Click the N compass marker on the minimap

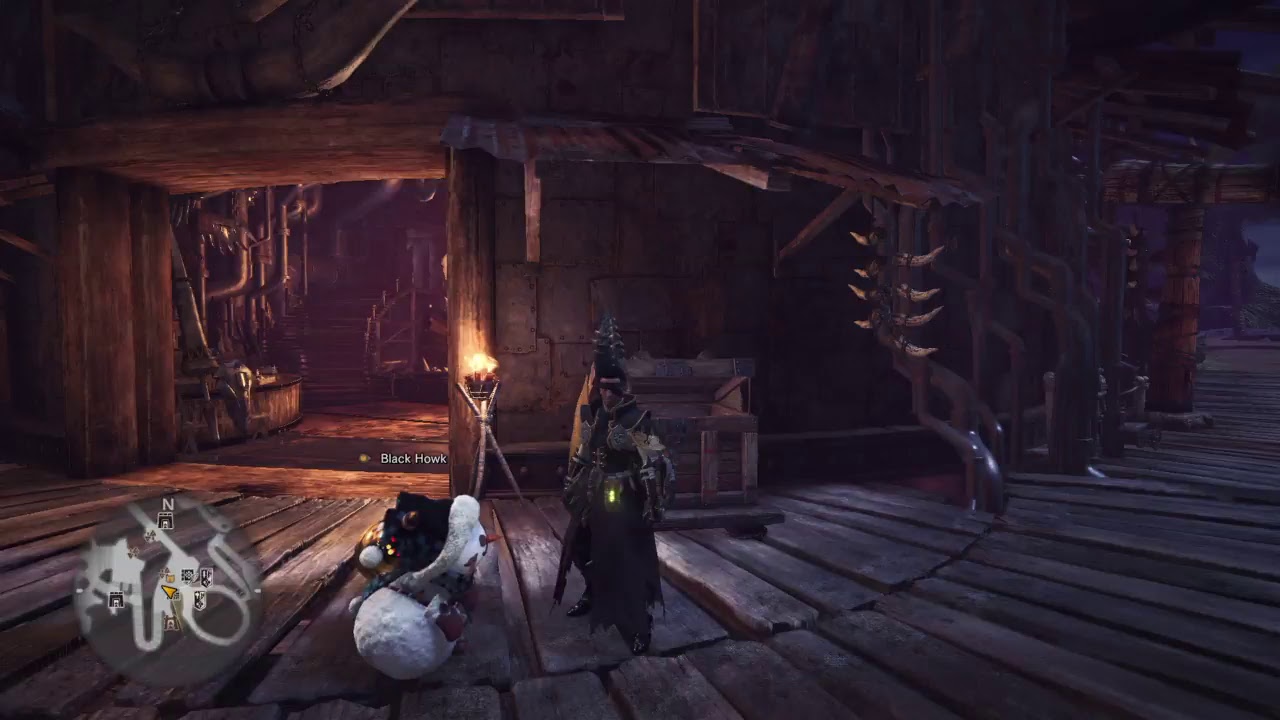click(167, 504)
